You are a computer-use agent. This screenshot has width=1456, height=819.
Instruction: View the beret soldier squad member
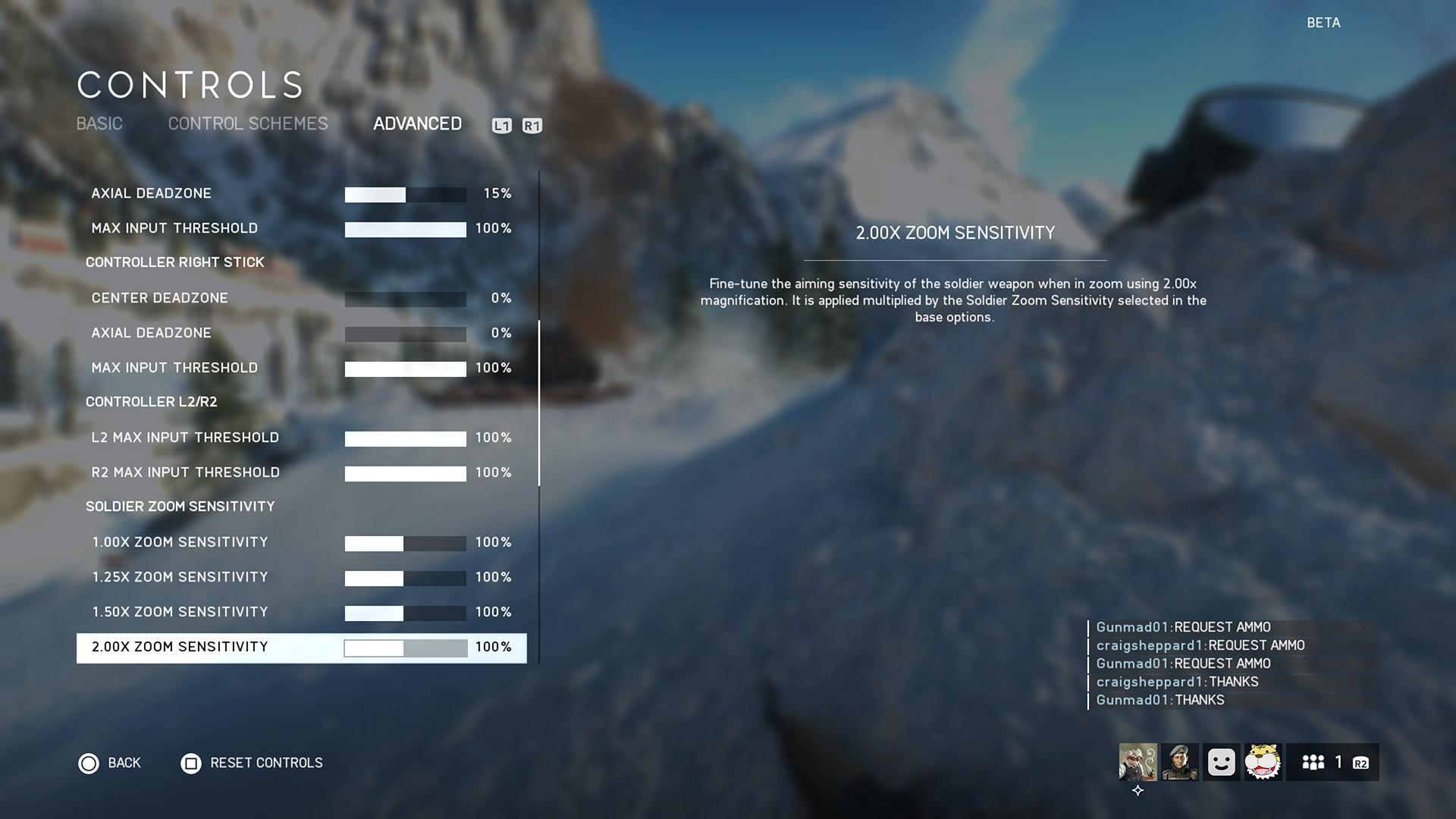coord(1179,762)
